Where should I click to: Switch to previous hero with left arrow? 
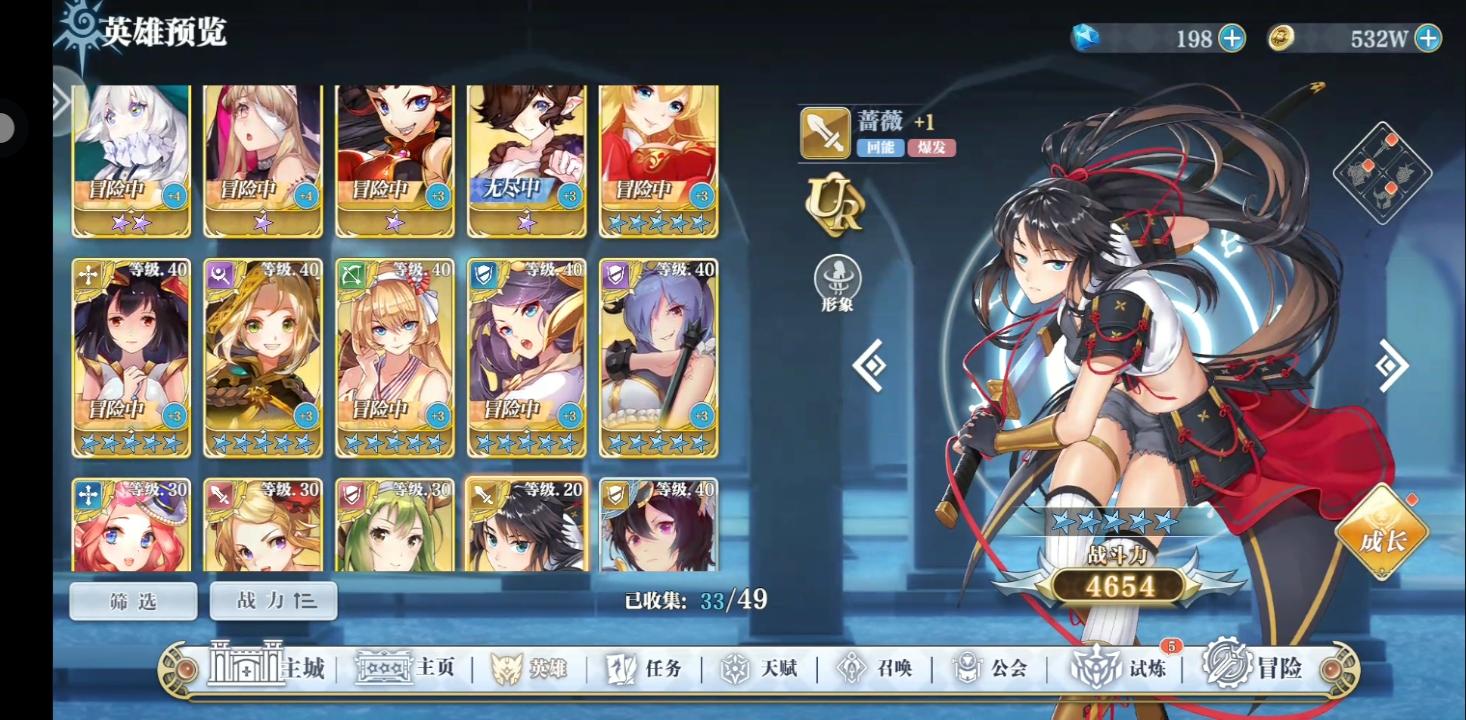[x=868, y=364]
